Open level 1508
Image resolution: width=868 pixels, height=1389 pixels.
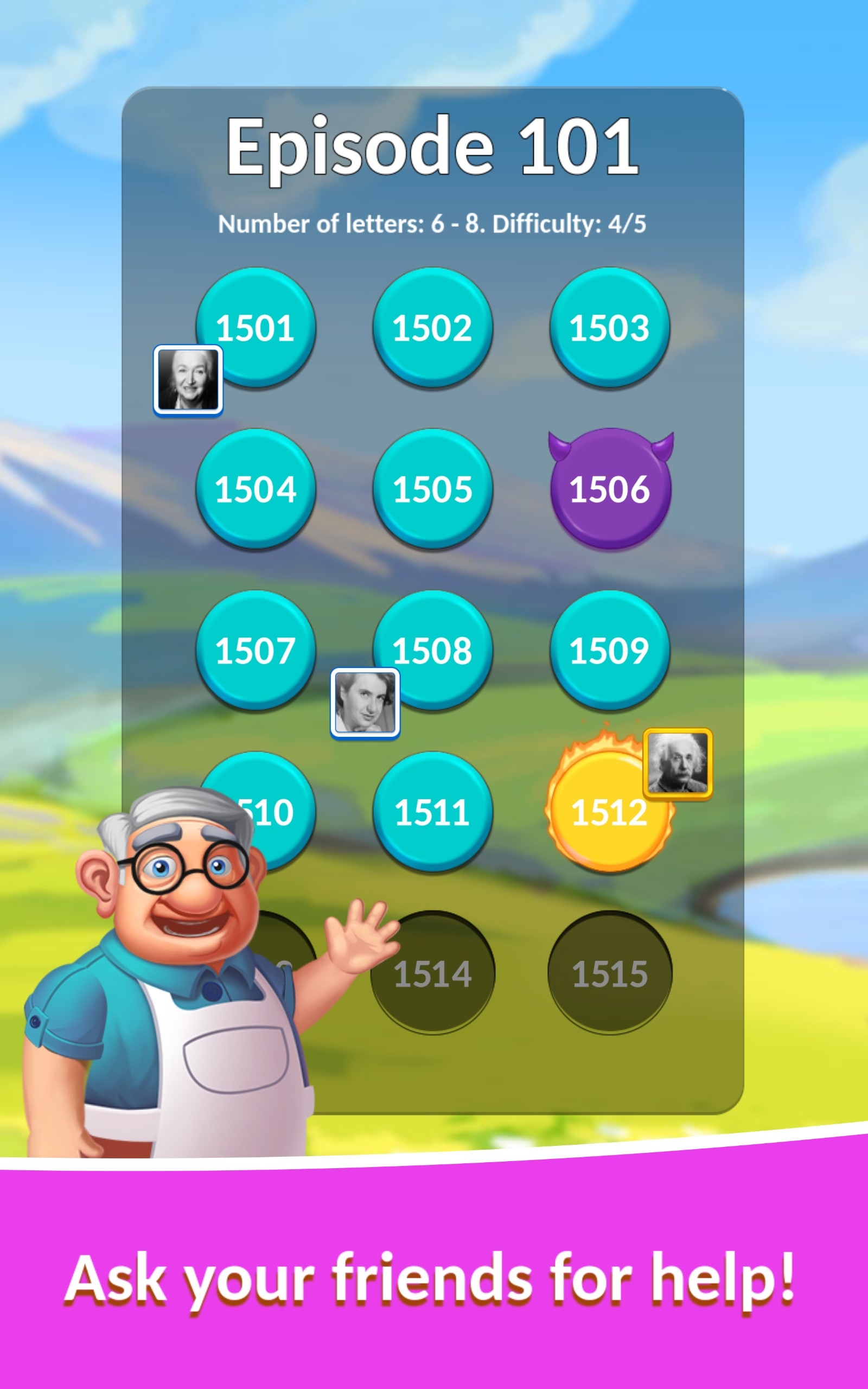click(434, 652)
